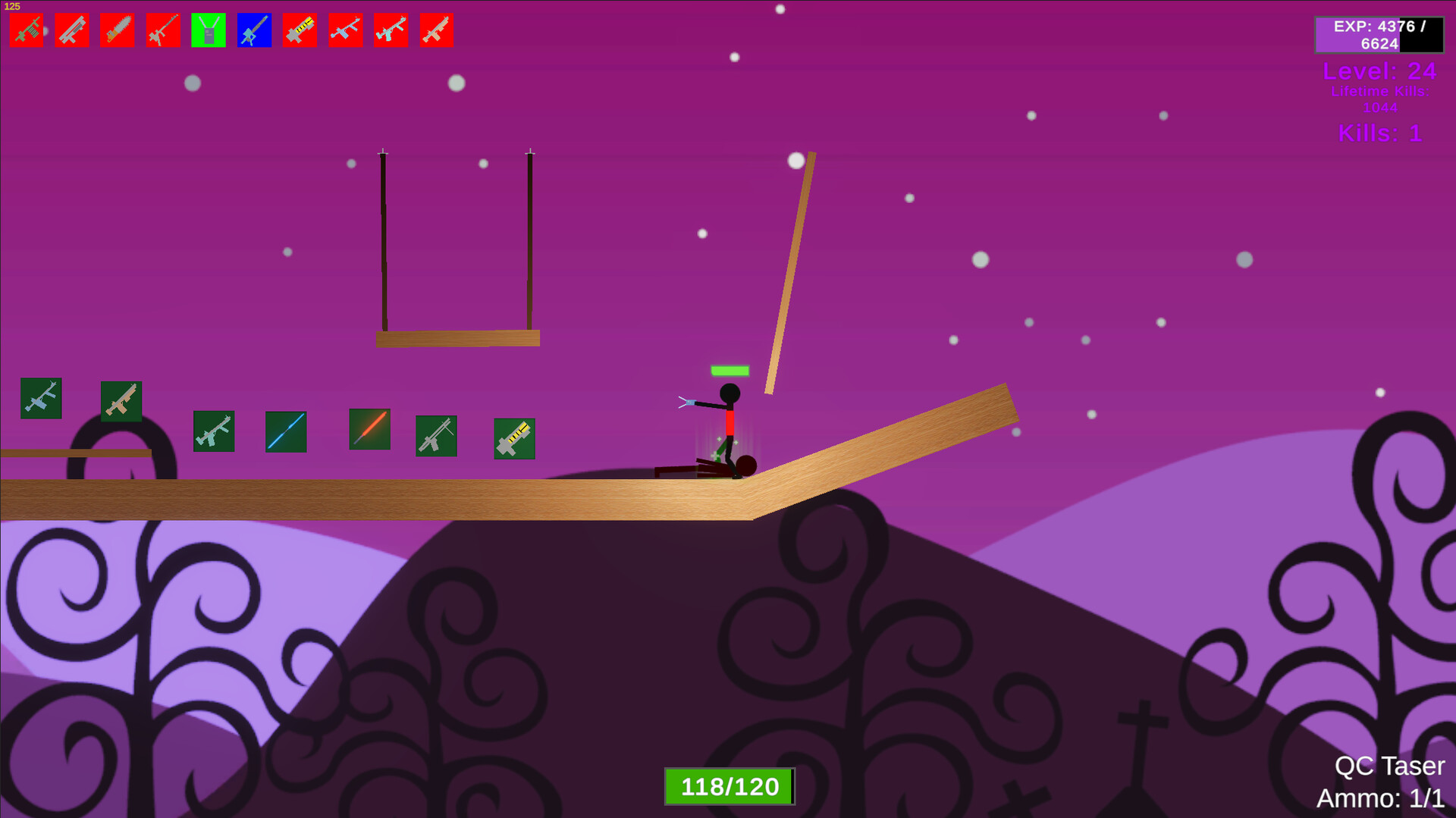
Task: Select the sniper rifle hotbar icon
Action: coord(163,30)
